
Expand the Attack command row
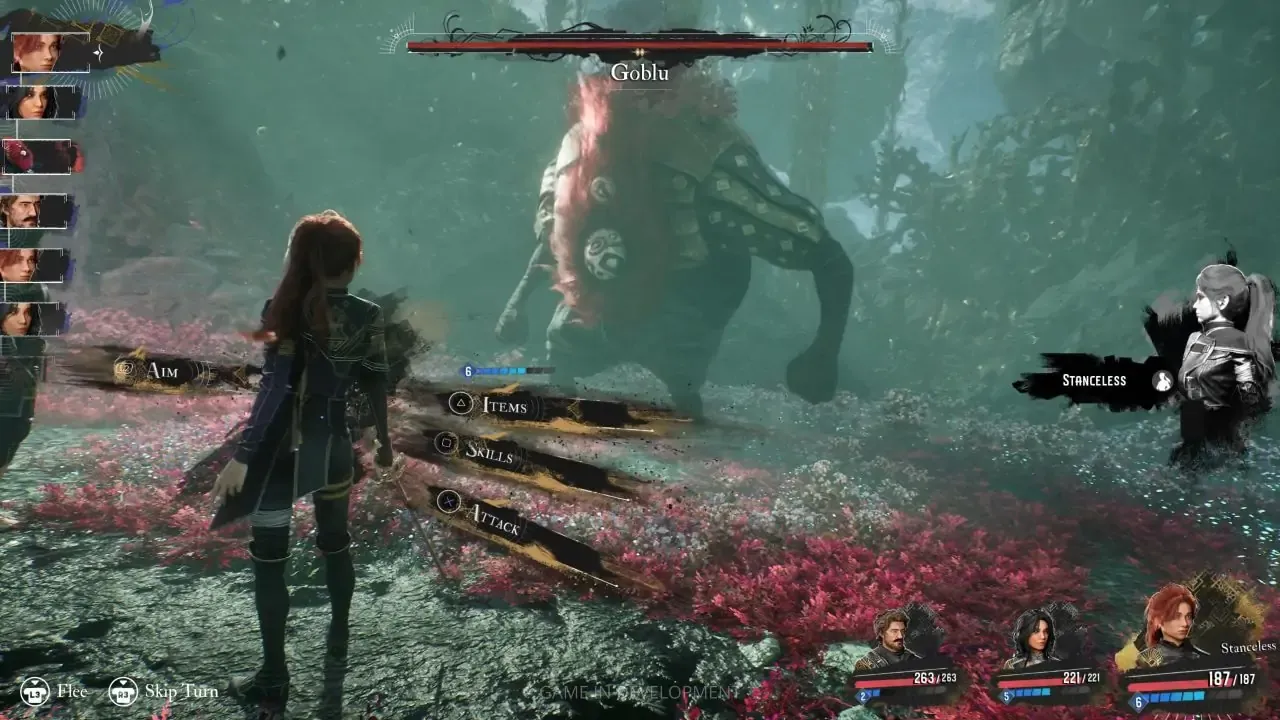tap(497, 519)
